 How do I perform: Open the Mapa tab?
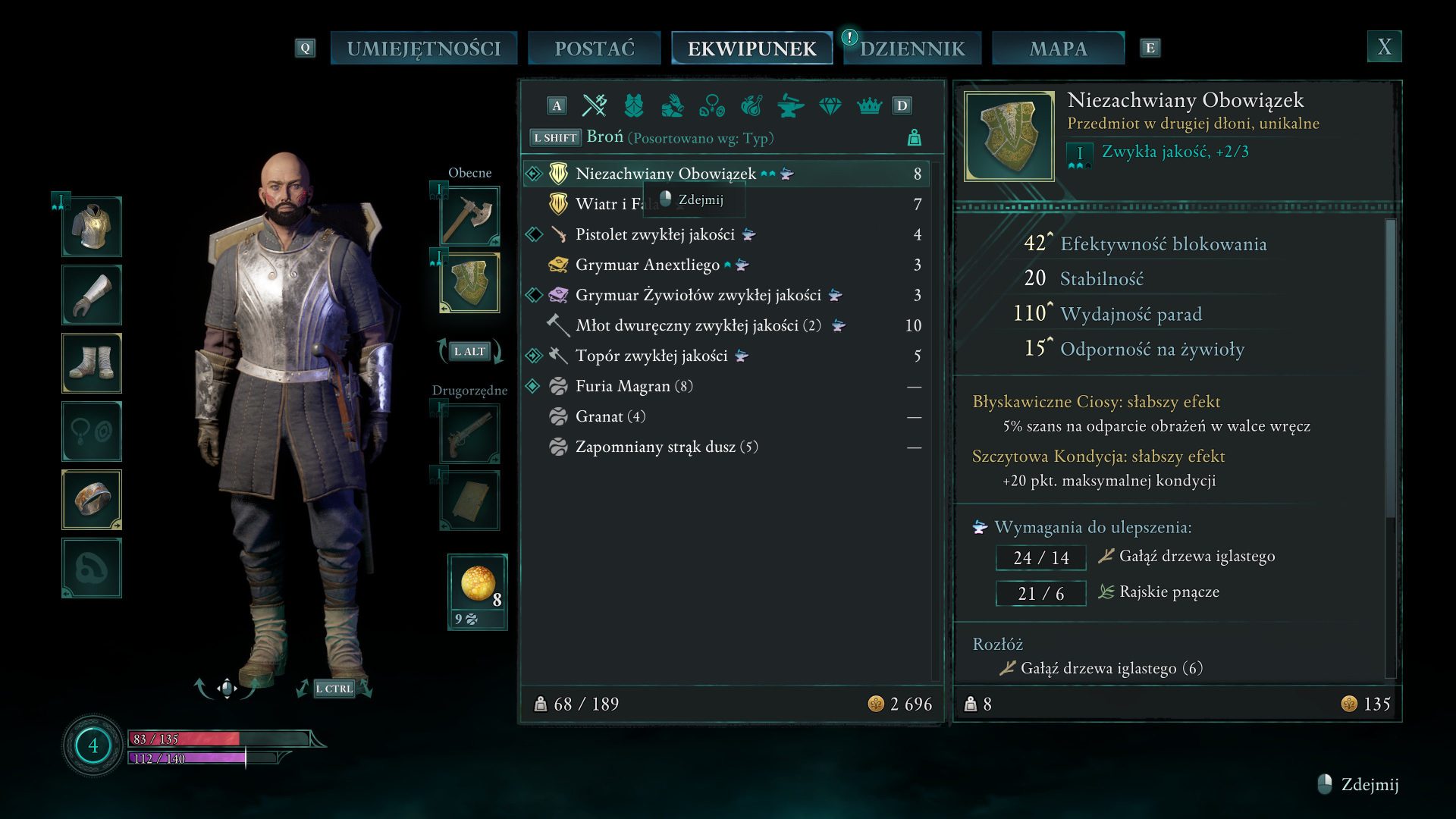(1058, 49)
